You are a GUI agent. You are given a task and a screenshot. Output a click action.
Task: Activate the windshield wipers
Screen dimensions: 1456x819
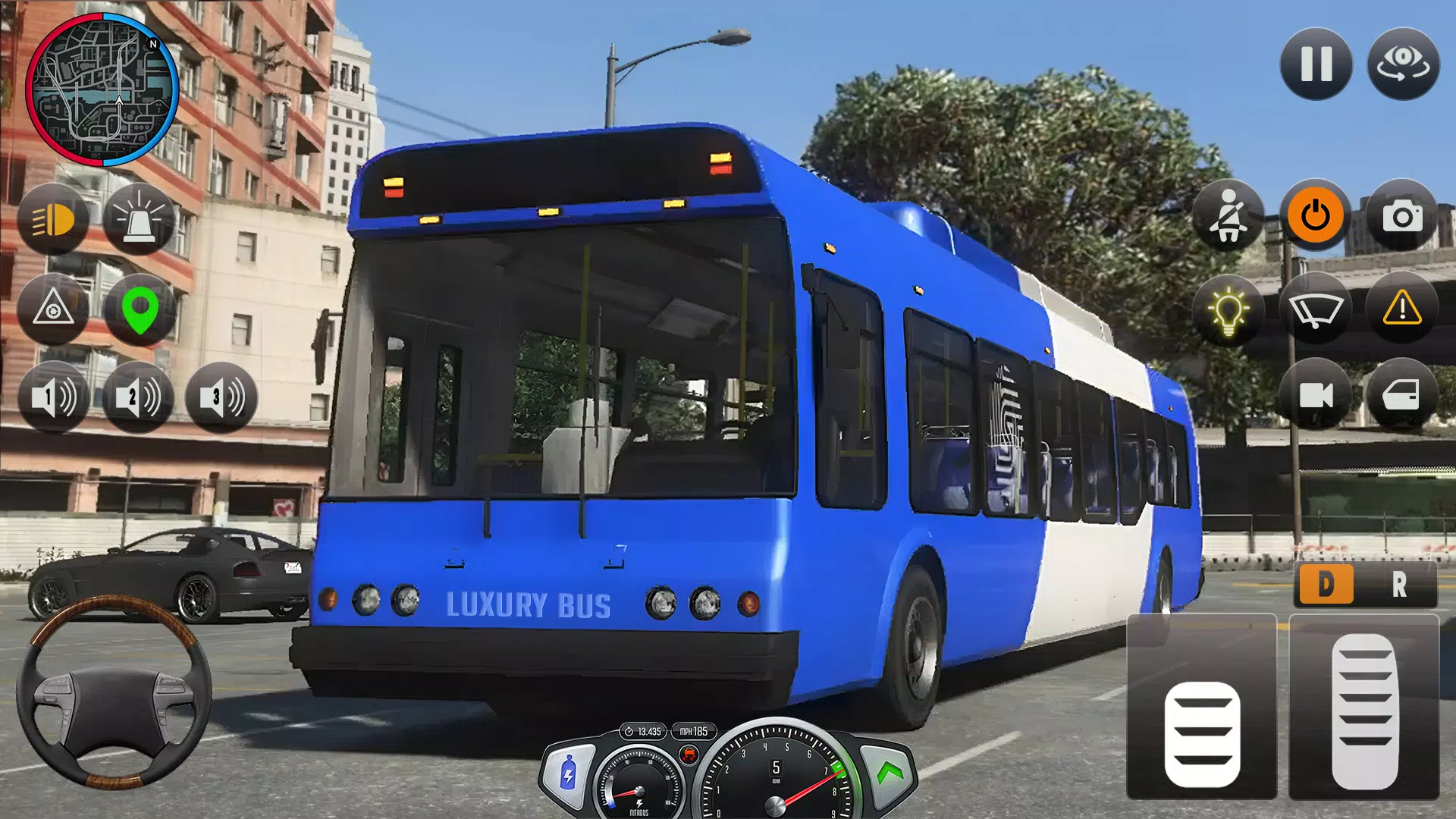click(1315, 310)
